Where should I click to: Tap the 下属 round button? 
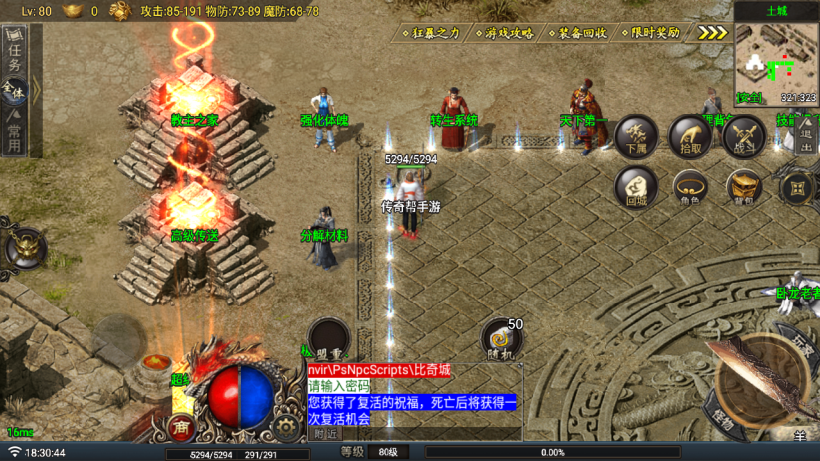coord(636,136)
